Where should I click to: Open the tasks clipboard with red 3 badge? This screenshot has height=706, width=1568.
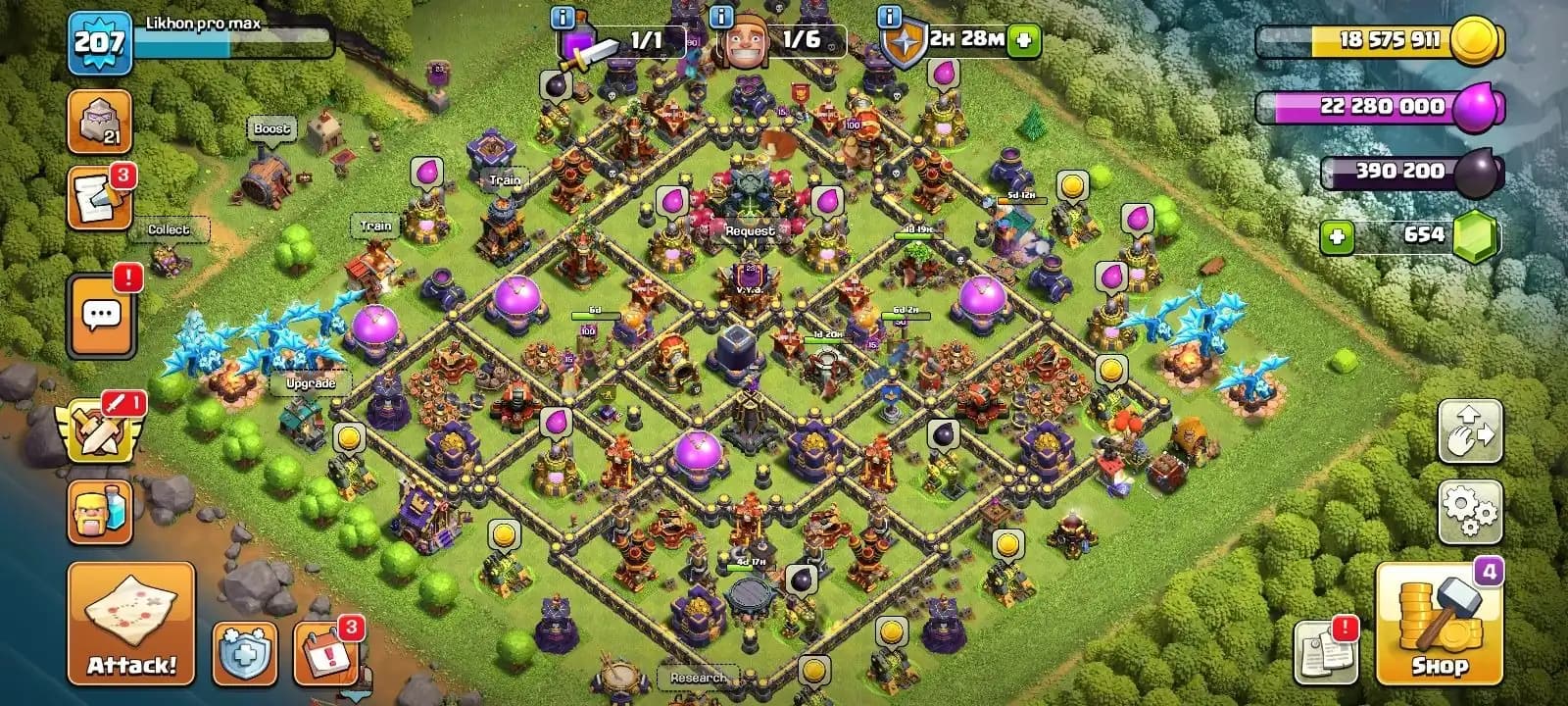coord(100,194)
